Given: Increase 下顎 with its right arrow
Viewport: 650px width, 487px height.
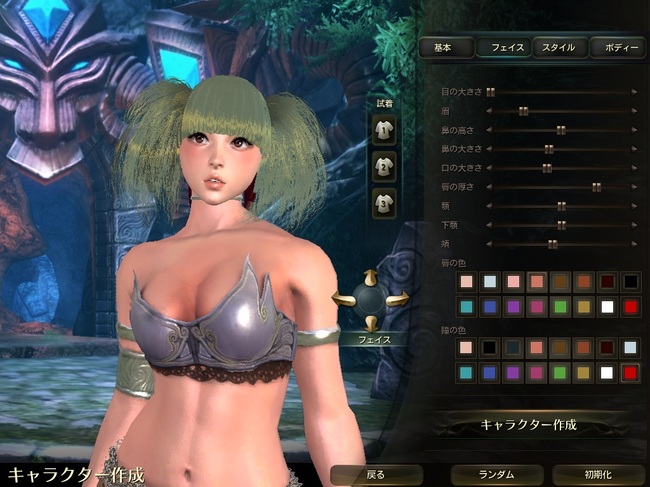Looking at the screenshot, I should (634, 225).
